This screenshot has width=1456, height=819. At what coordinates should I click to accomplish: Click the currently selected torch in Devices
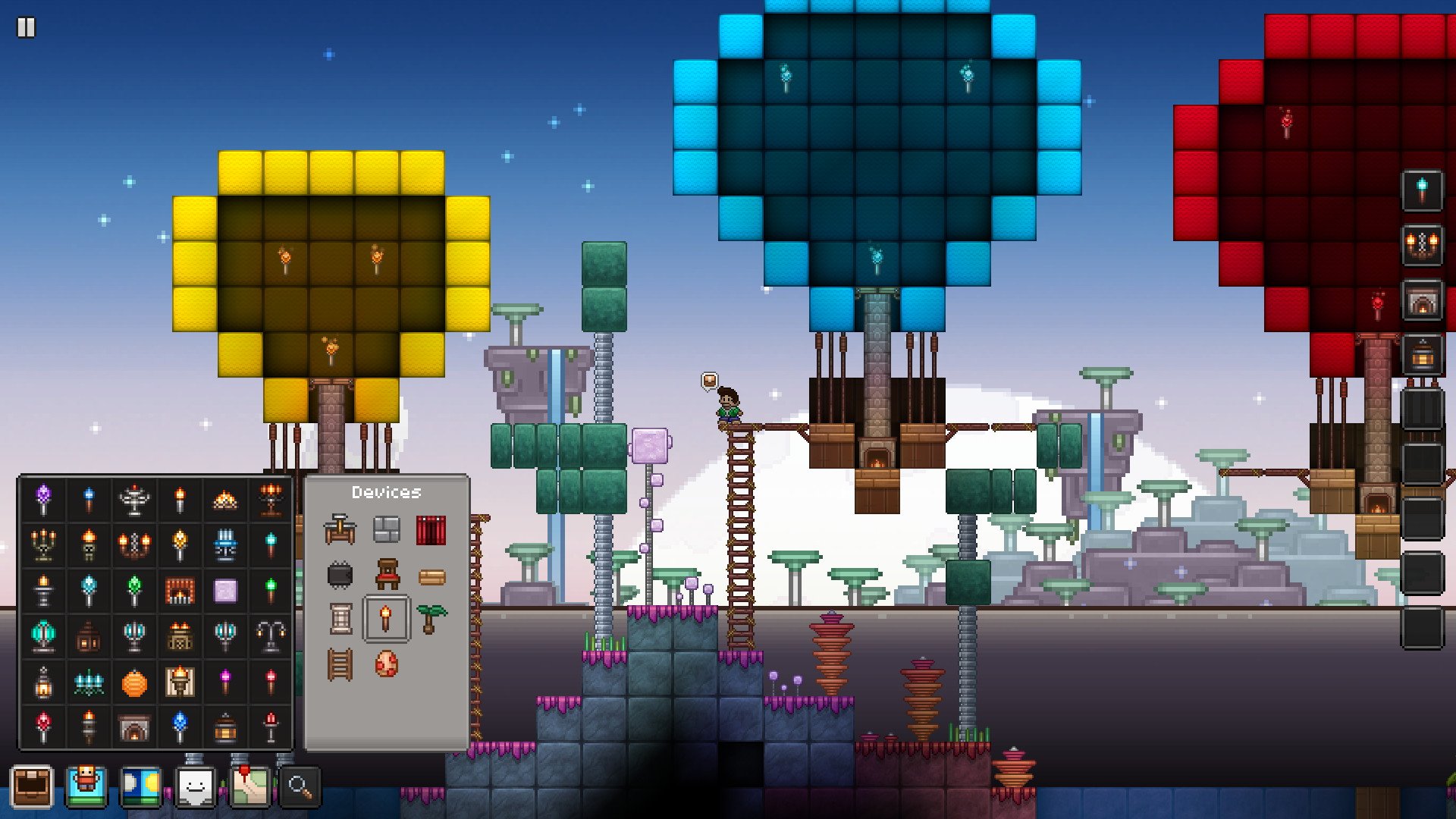(385, 616)
